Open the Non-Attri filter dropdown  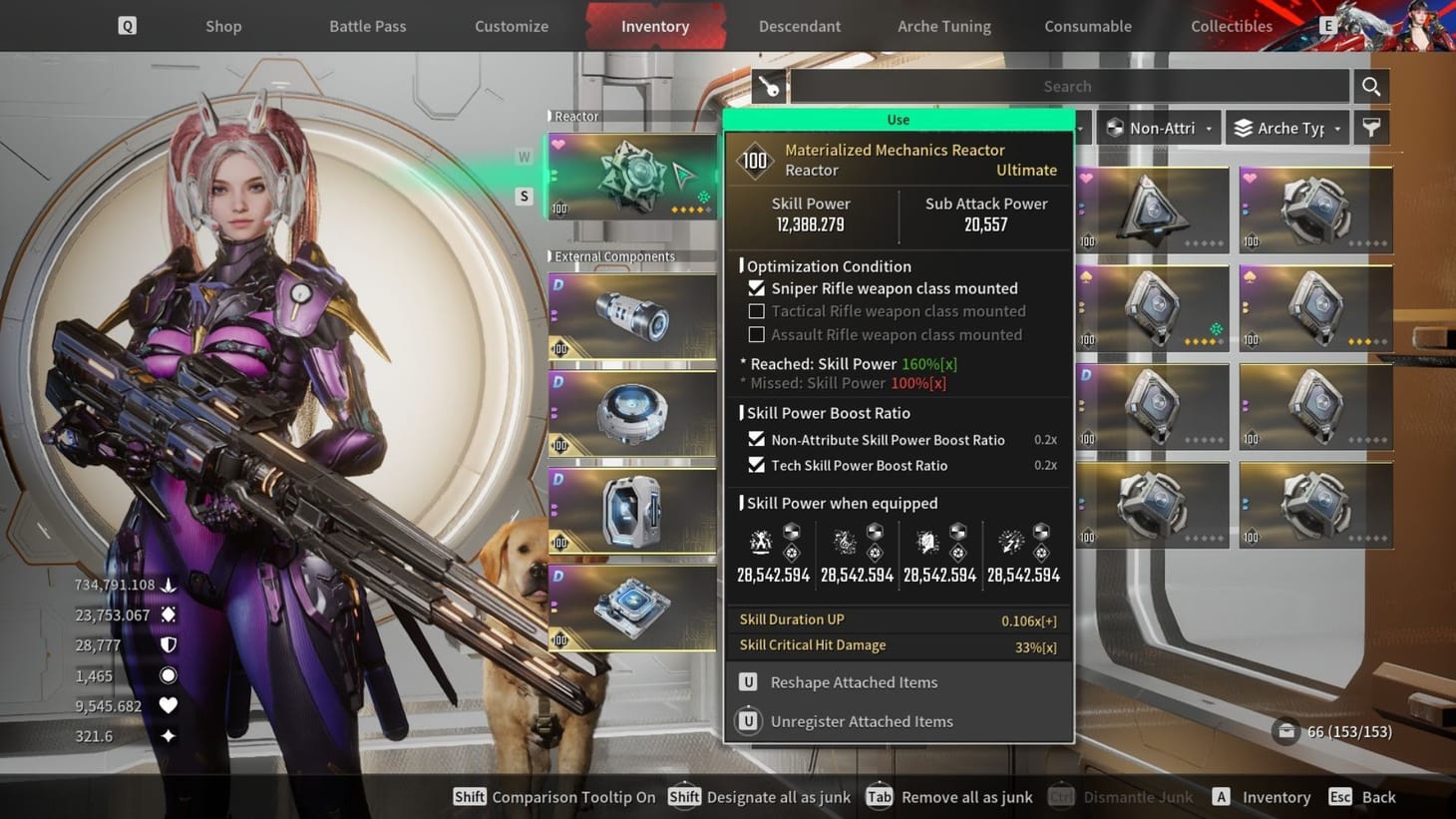[1157, 128]
